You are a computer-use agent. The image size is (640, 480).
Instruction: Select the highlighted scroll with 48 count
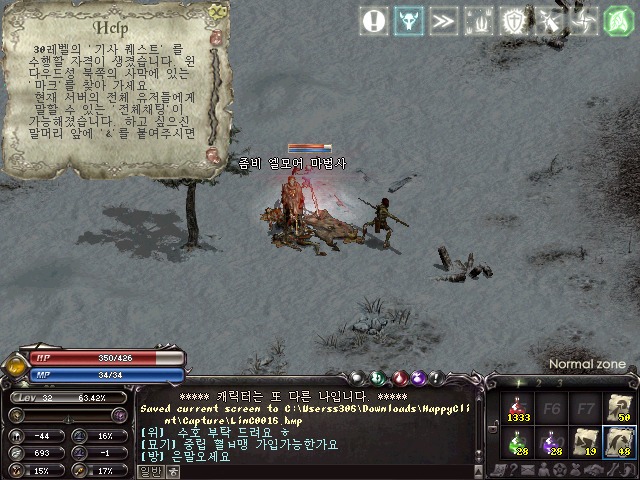click(x=620, y=443)
